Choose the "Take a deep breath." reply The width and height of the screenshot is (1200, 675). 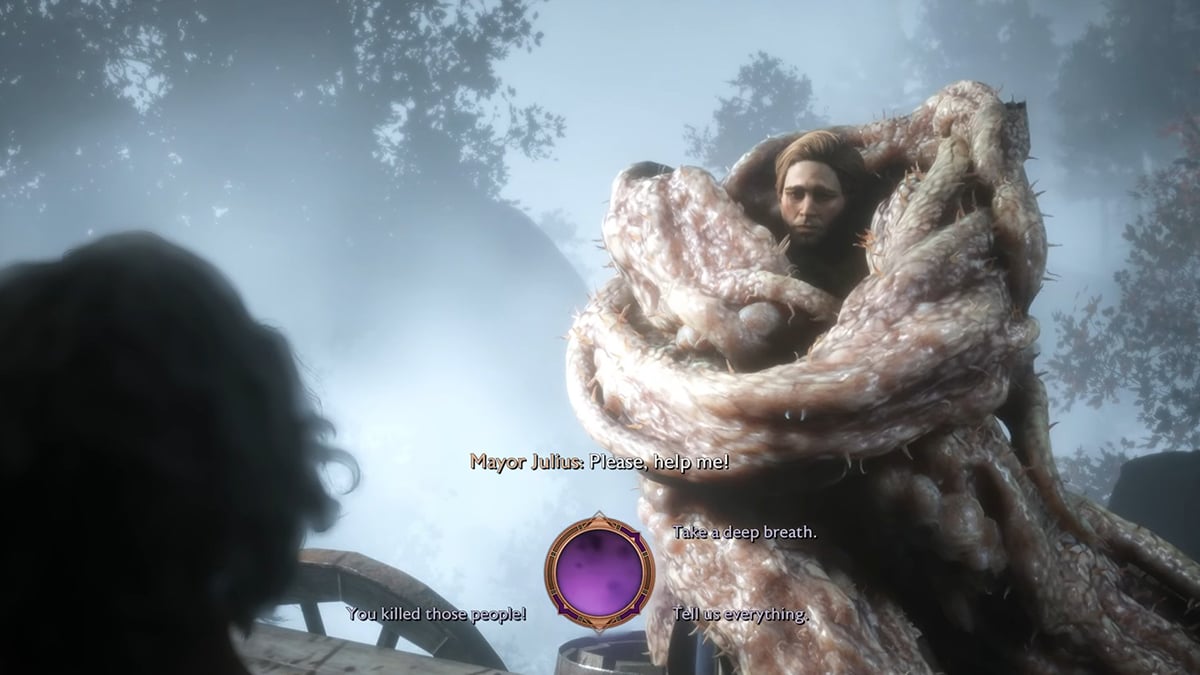pyautogui.click(x=744, y=532)
